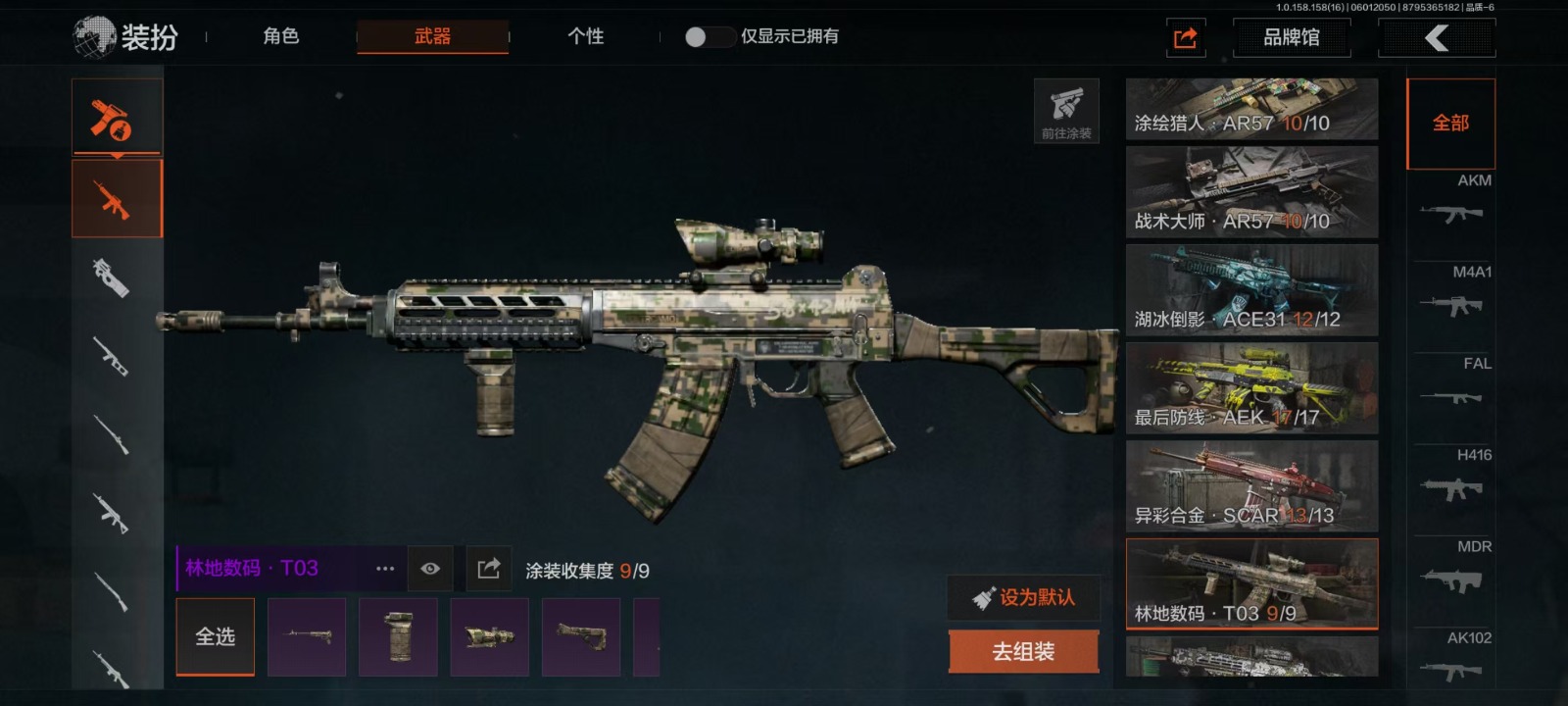Open the 品牌馆 brand hall
Viewport: 1568px width, 706px height.
coord(1291,37)
